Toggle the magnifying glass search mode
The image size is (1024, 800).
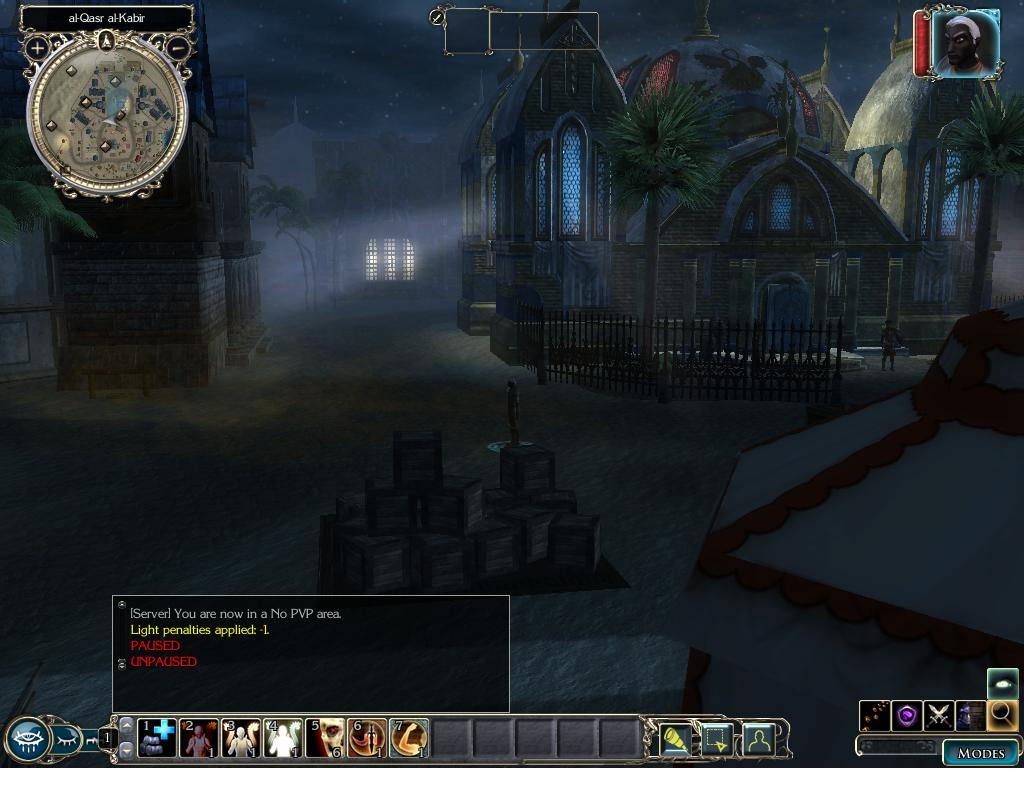coord(1001,715)
